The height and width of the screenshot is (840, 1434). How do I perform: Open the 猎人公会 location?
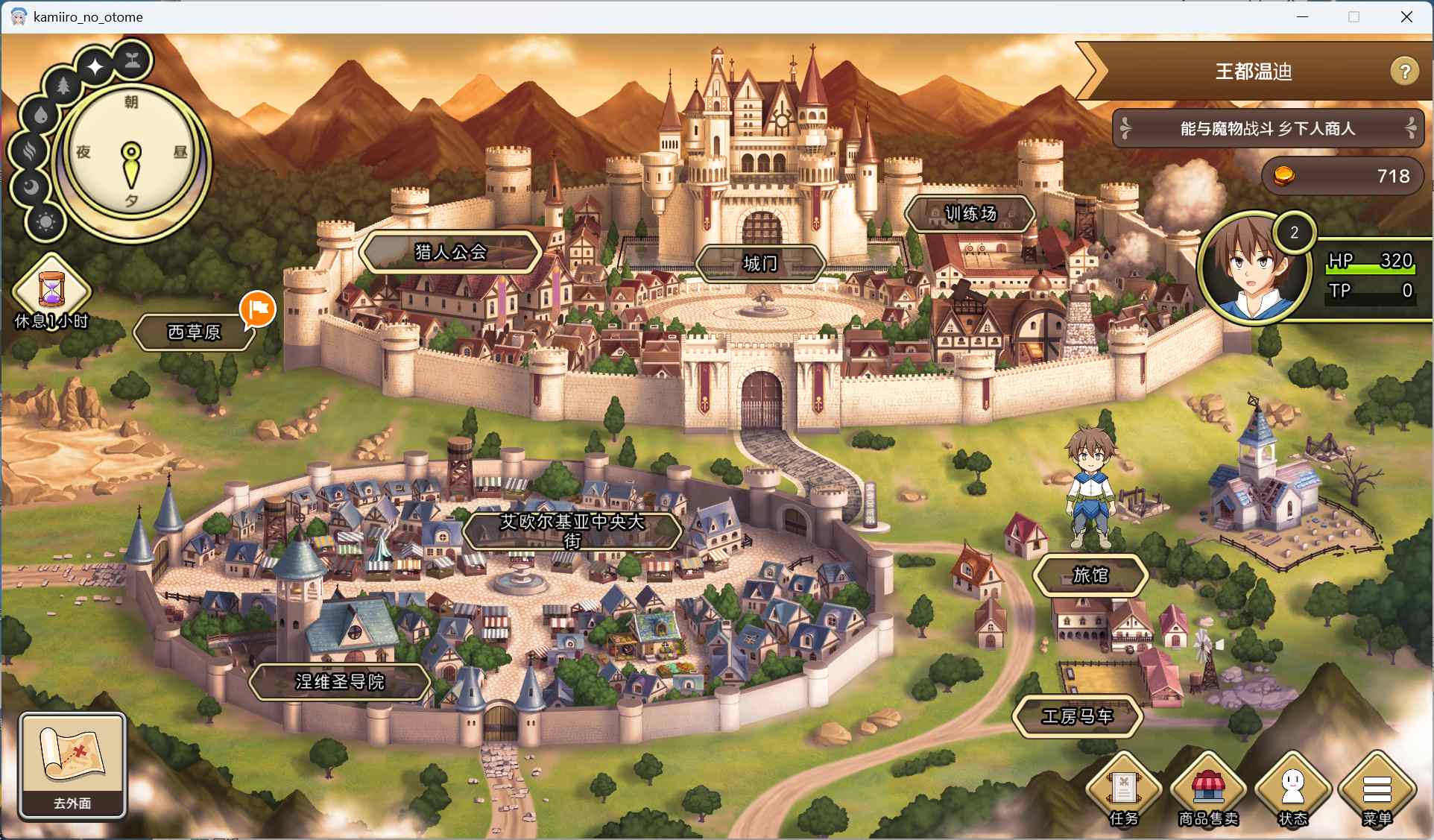point(450,252)
